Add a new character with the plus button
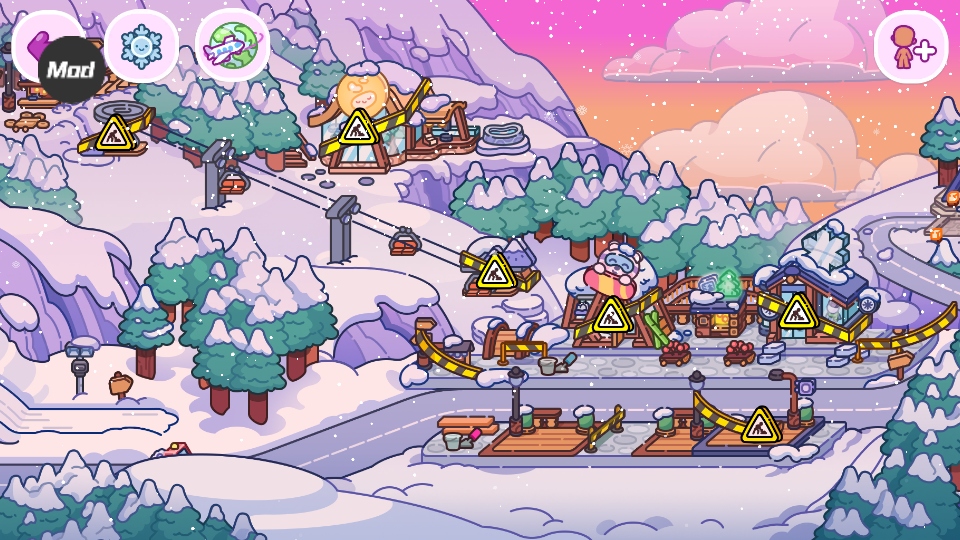Viewport: 960px width, 540px height. tap(910, 46)
